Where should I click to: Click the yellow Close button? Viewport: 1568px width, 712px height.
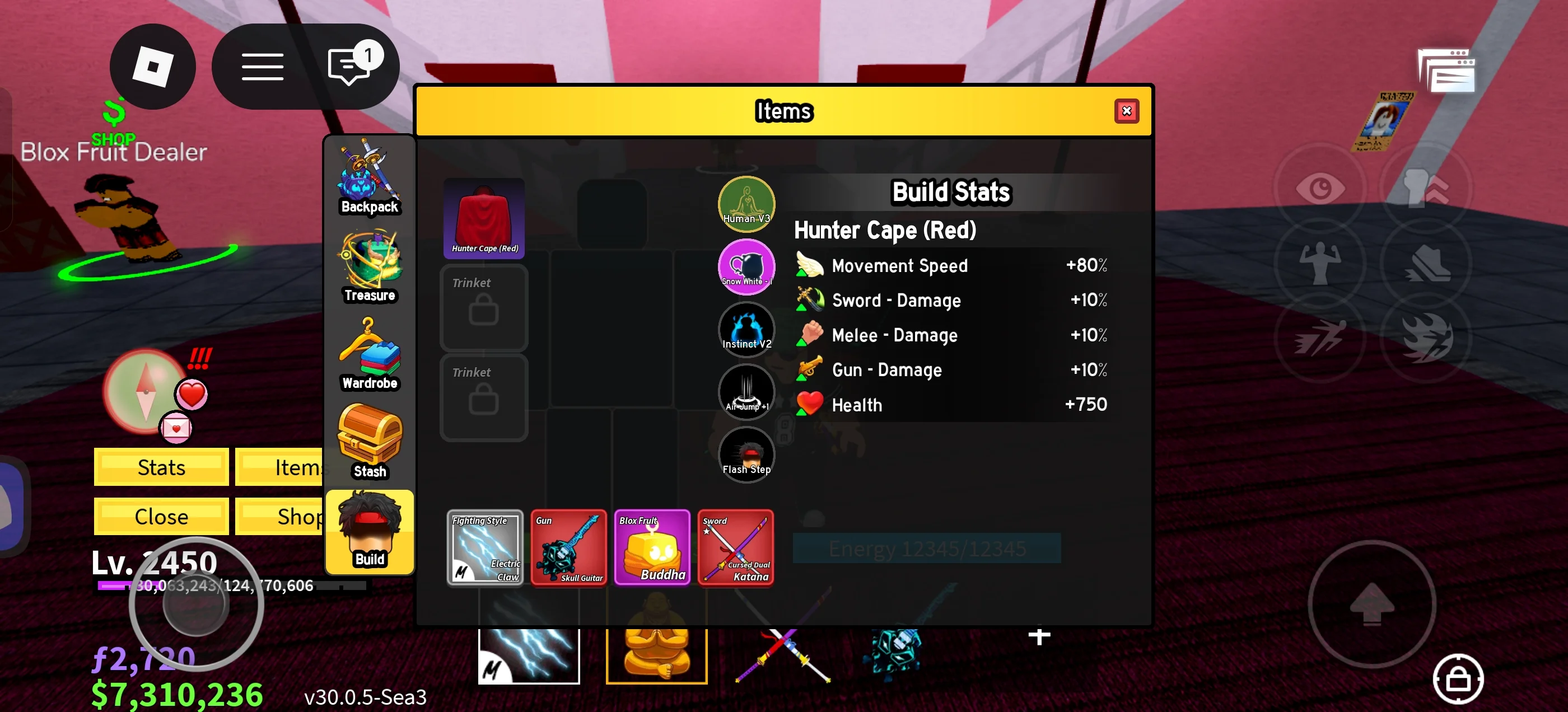(161, 516)
